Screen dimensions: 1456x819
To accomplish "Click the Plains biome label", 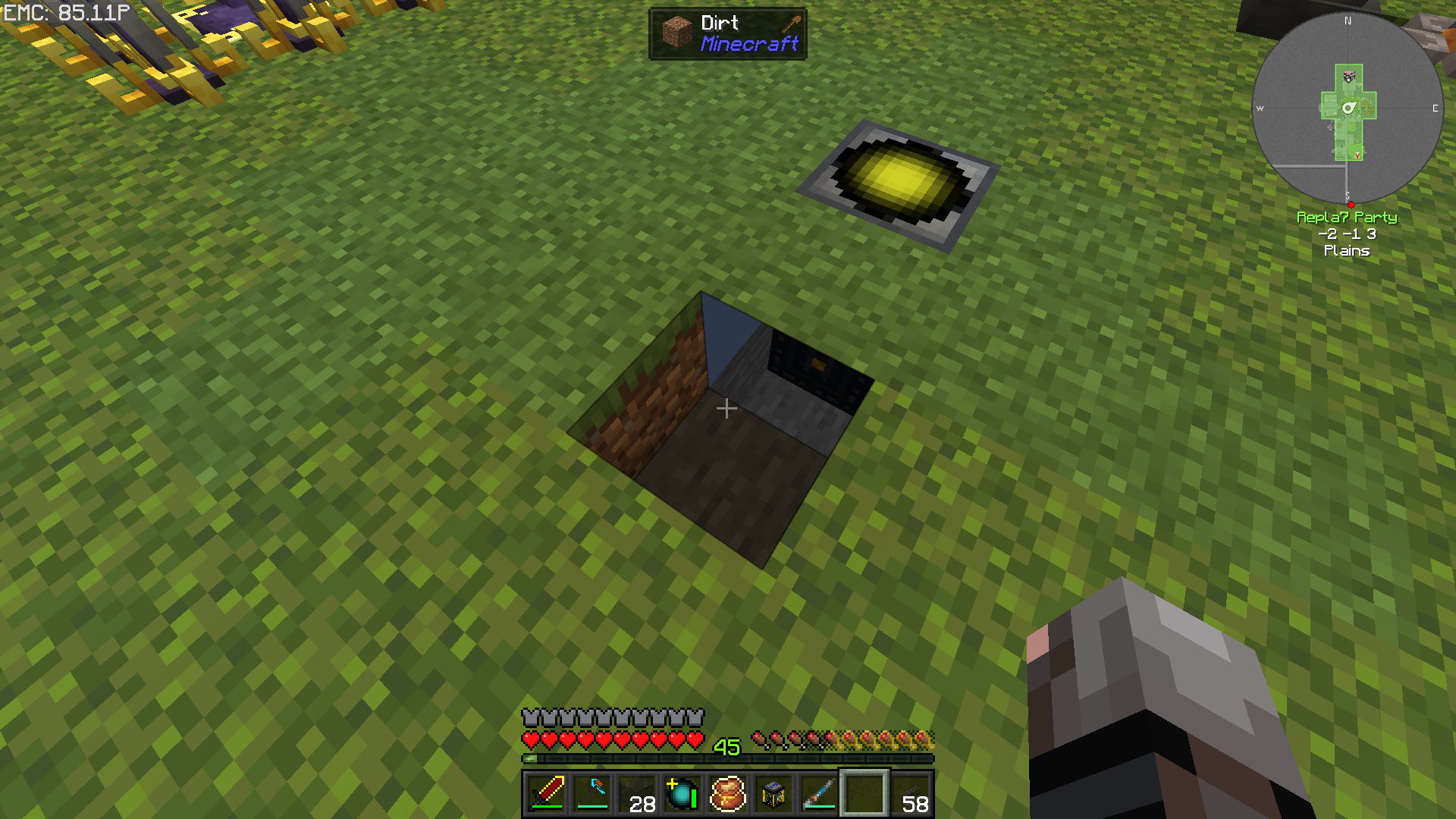I will [x=1347, y=251].
